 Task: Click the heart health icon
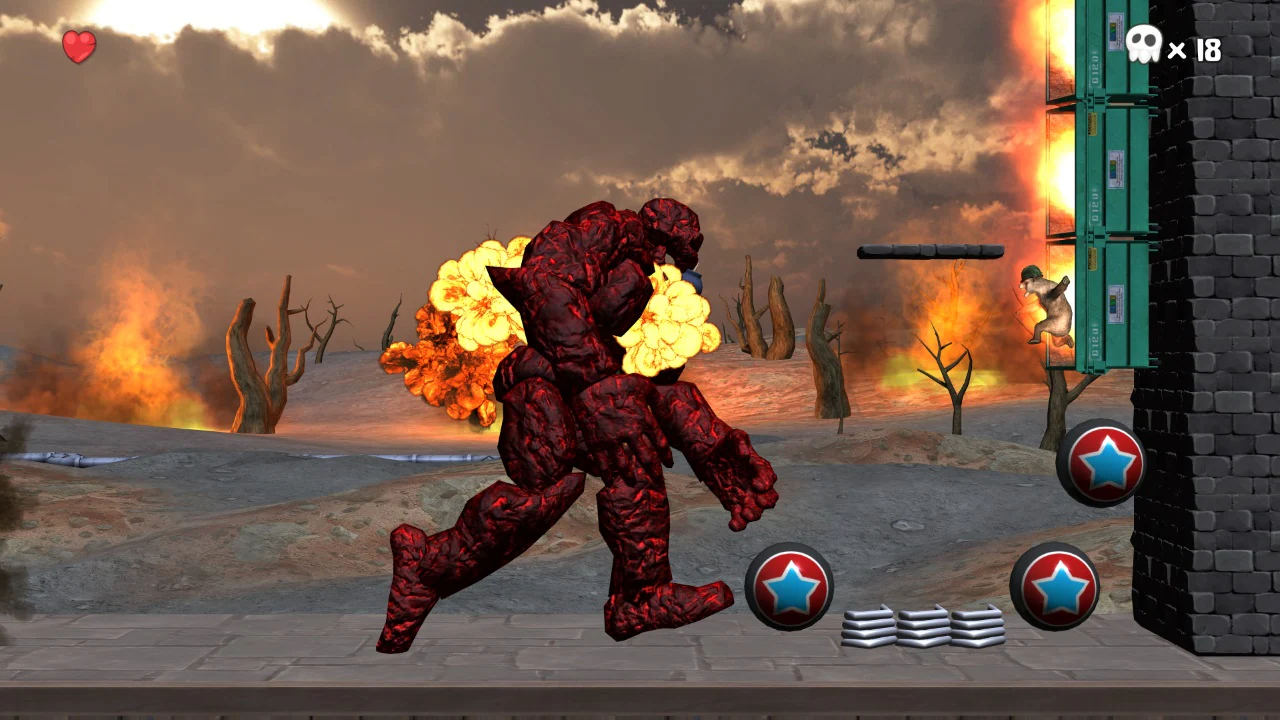click(78, 45)
